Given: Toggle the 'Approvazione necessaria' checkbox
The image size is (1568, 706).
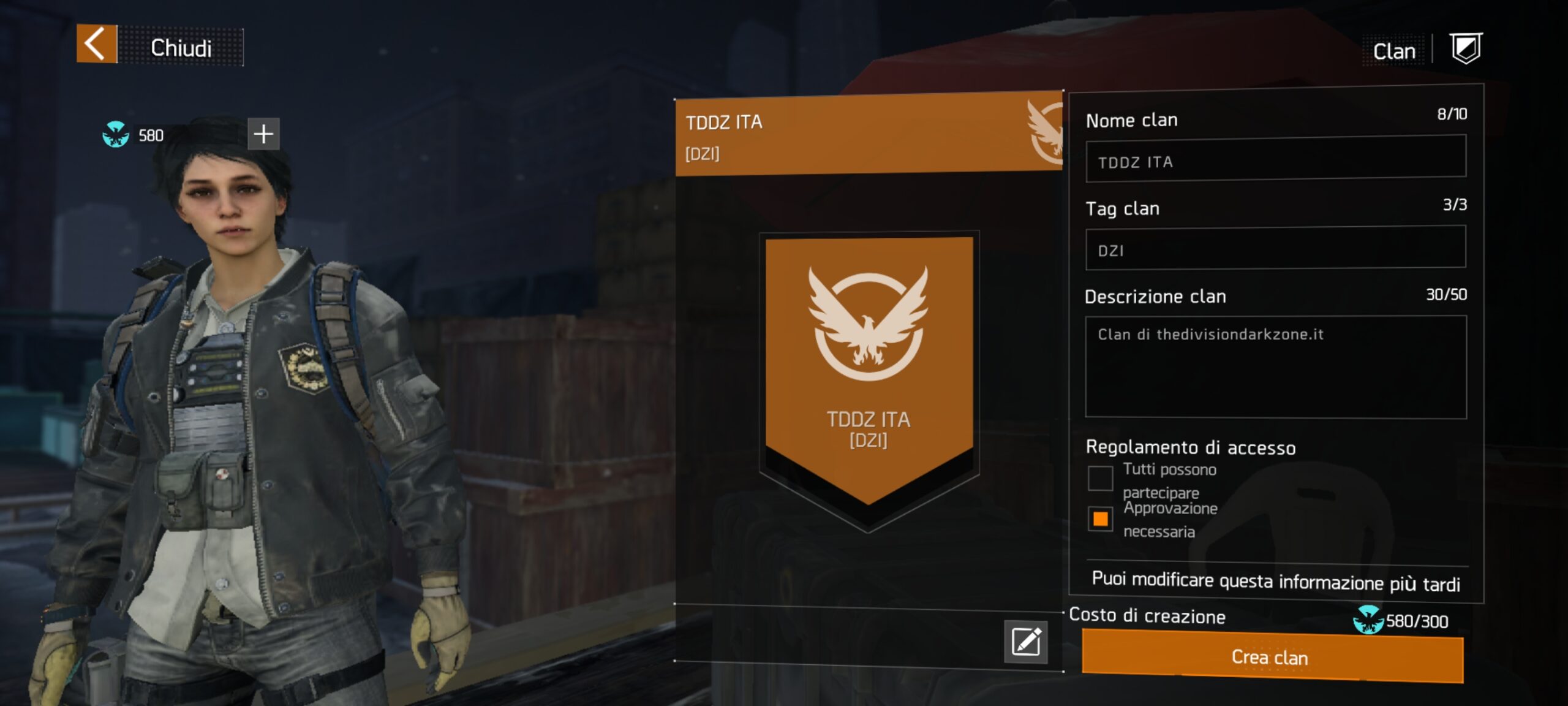Looking at the screenshot, I should pyautogui.click(x=1100, y=519).
